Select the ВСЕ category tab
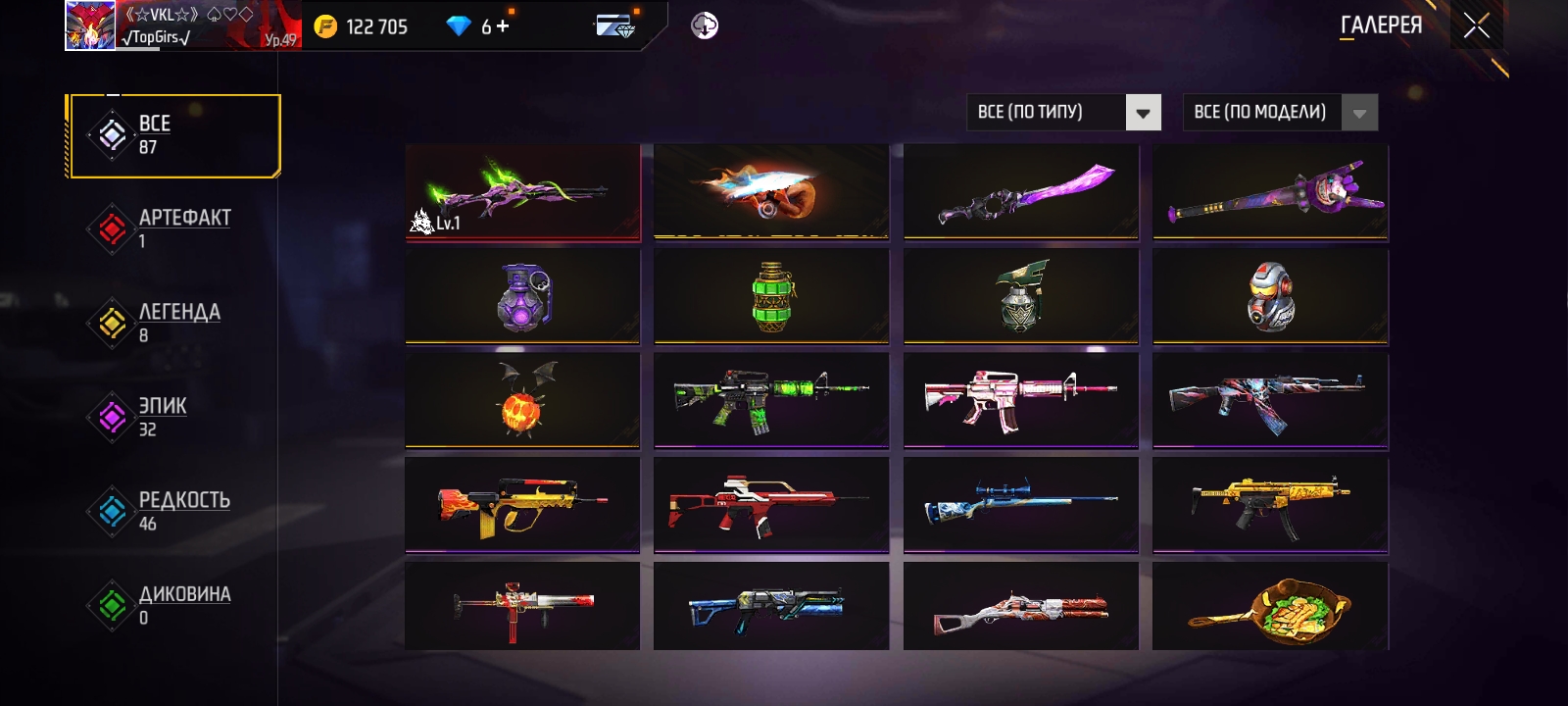 [173, 135]
